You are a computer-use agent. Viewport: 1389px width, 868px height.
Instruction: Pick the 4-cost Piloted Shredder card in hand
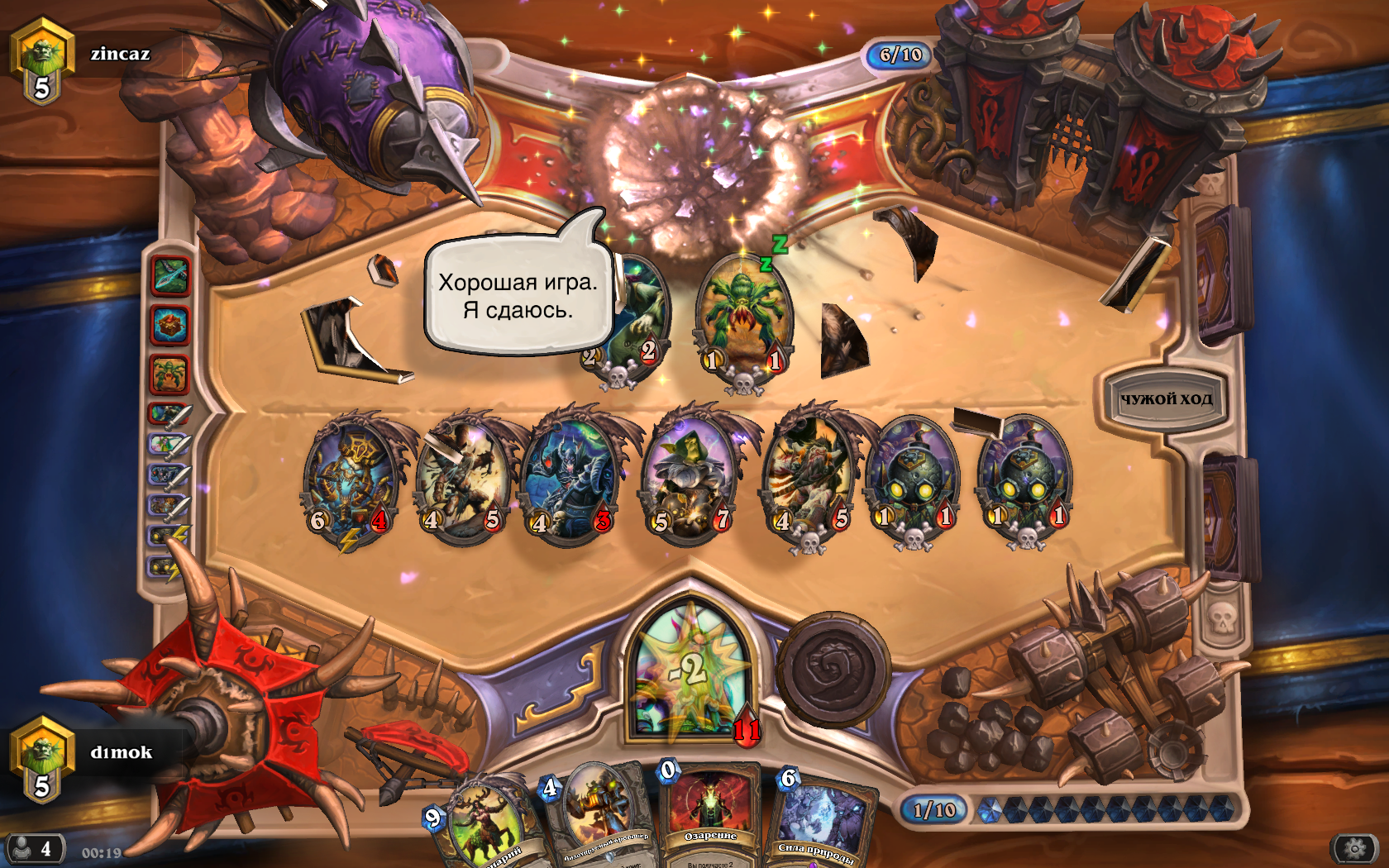595,814
